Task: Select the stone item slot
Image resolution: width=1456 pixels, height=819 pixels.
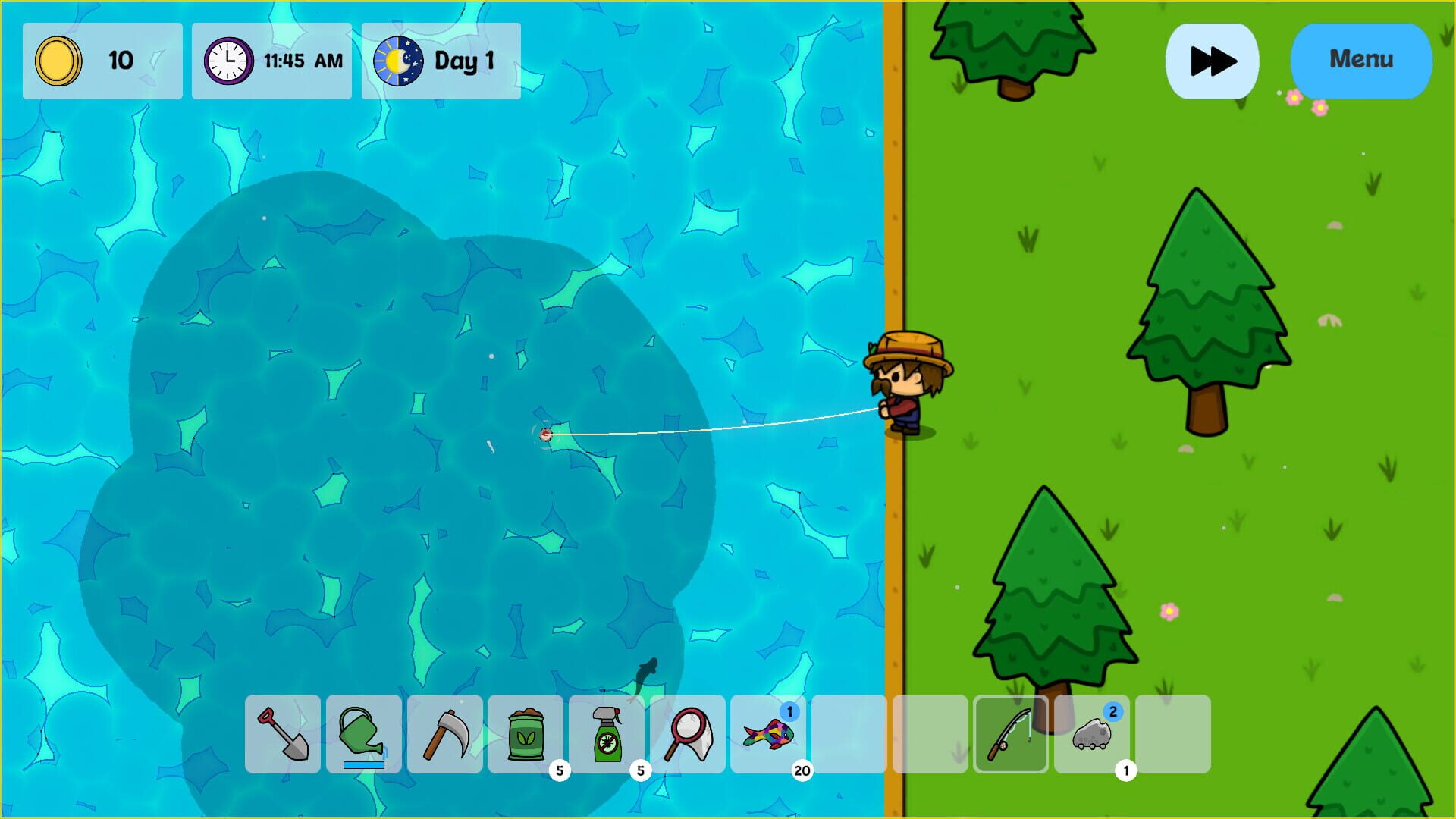Action: pos(1092,736)
